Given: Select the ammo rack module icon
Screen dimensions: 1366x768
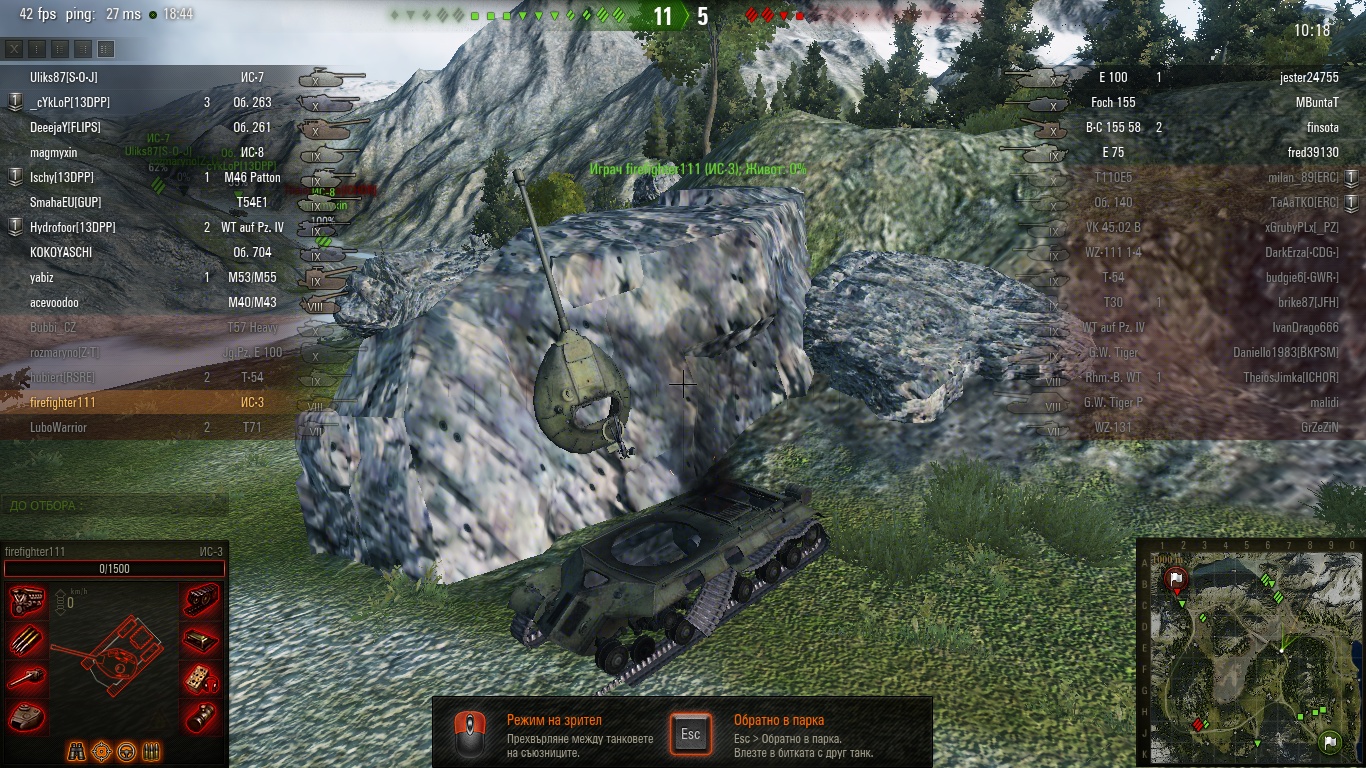Looking at the screenshot, I should 27,640.
